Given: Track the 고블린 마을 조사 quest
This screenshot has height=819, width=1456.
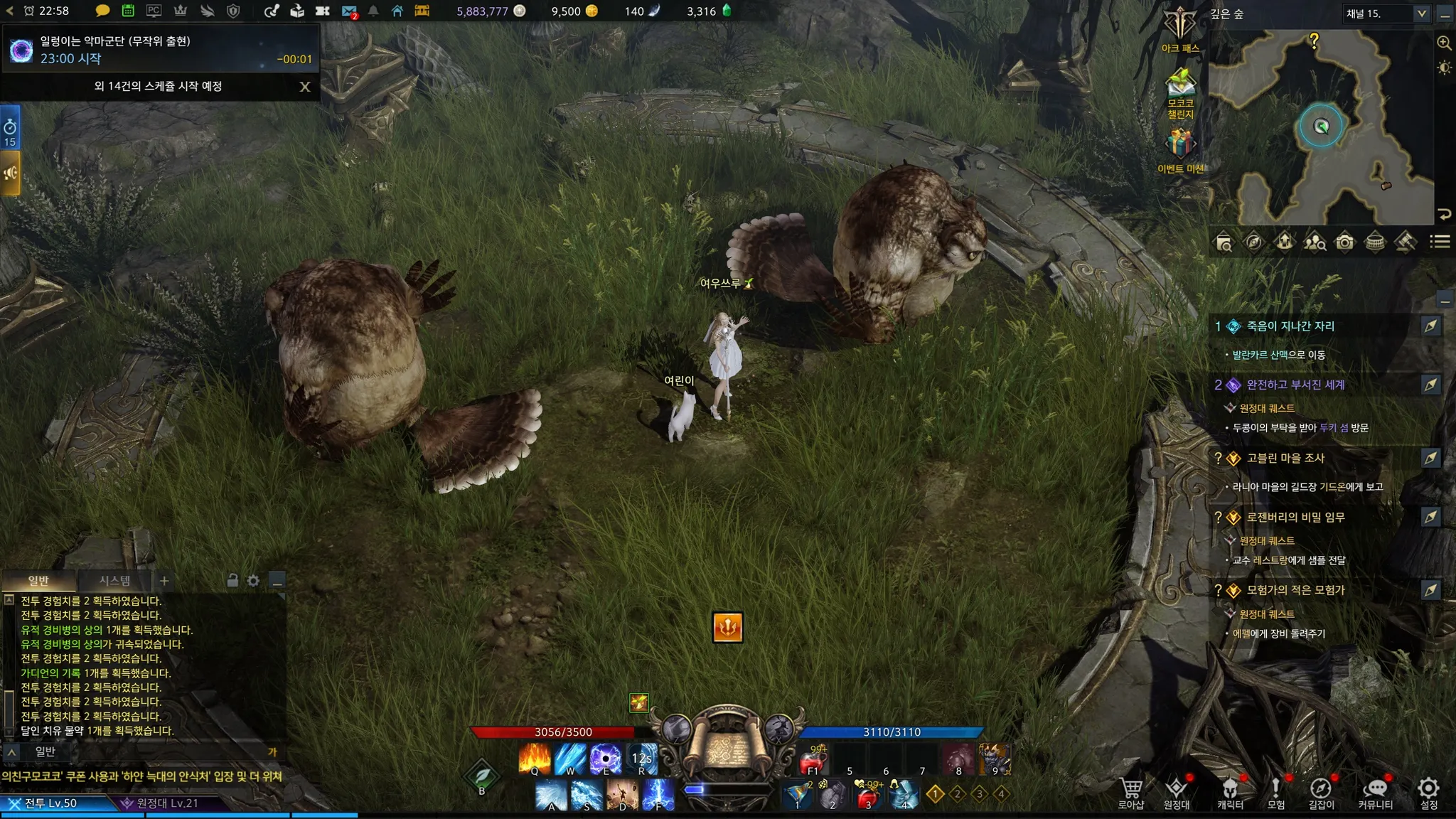Looking at the screenshot, I should coord(1430,458).
